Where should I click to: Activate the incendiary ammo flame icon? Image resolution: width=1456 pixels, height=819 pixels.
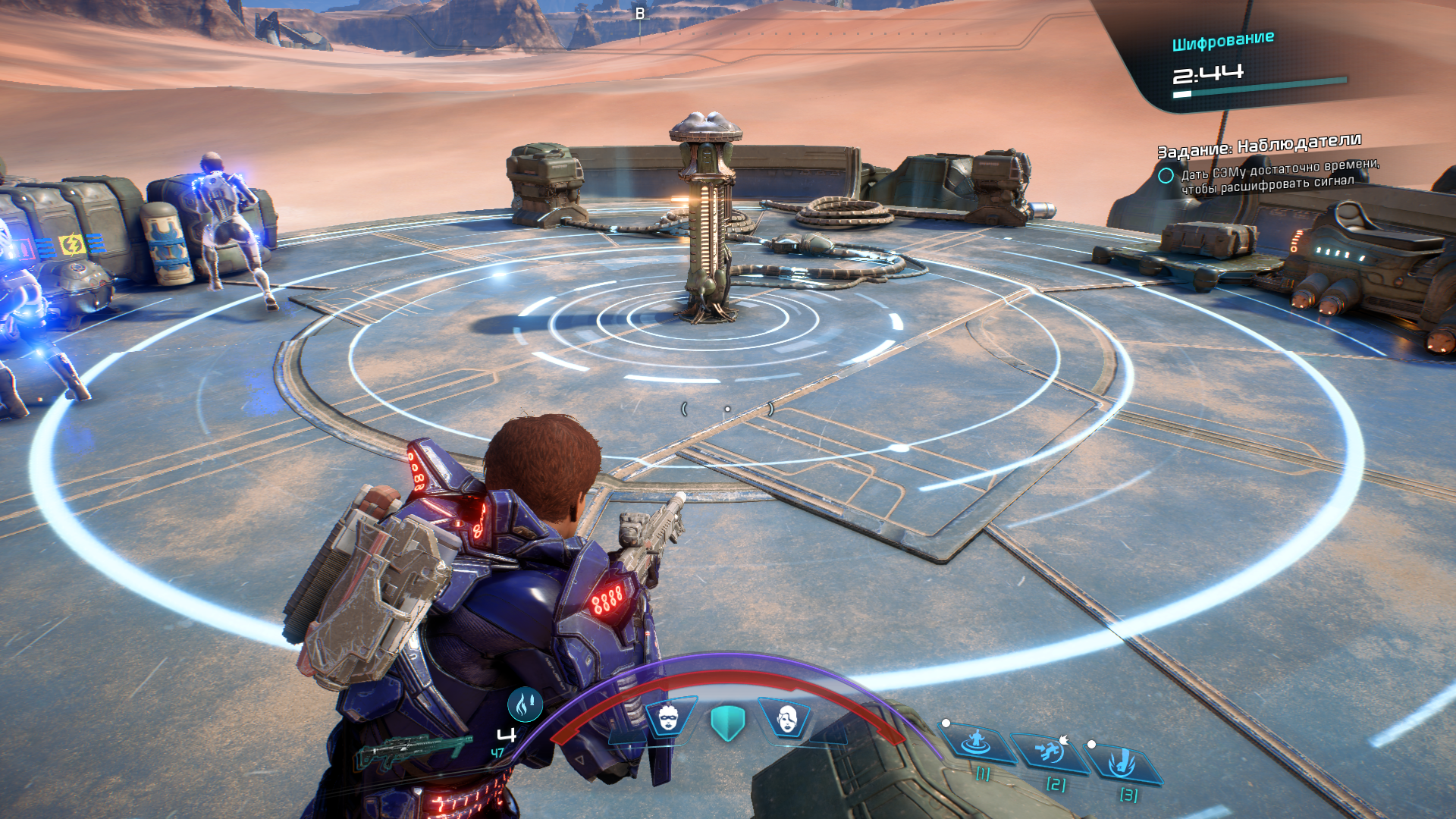pos(525,705)
